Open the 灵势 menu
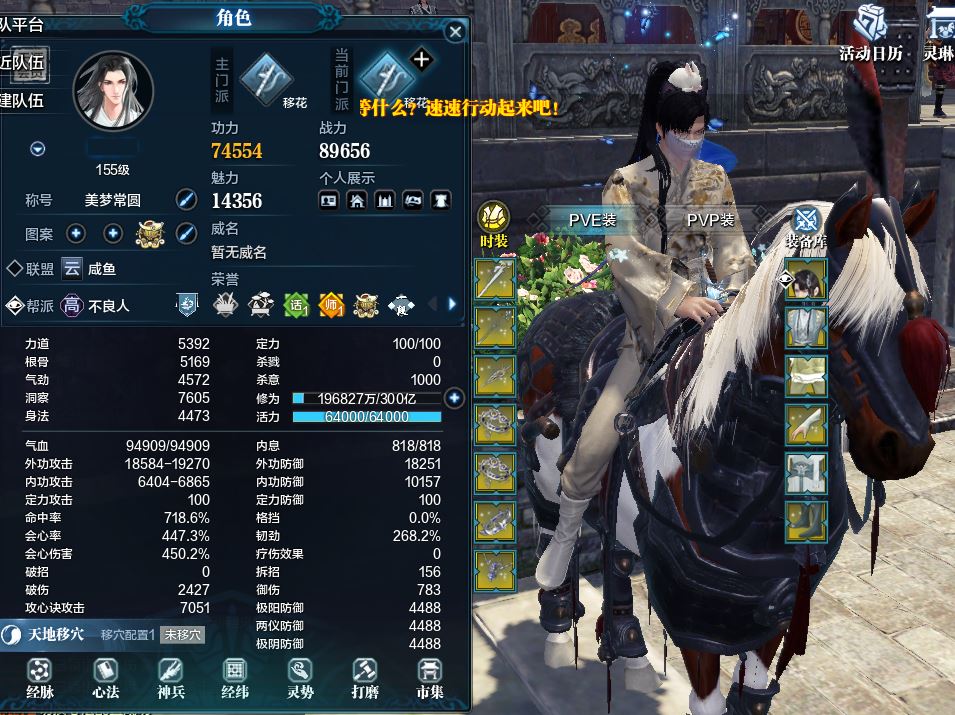Screen dimensions: 955x715 (x=300, y=677)
